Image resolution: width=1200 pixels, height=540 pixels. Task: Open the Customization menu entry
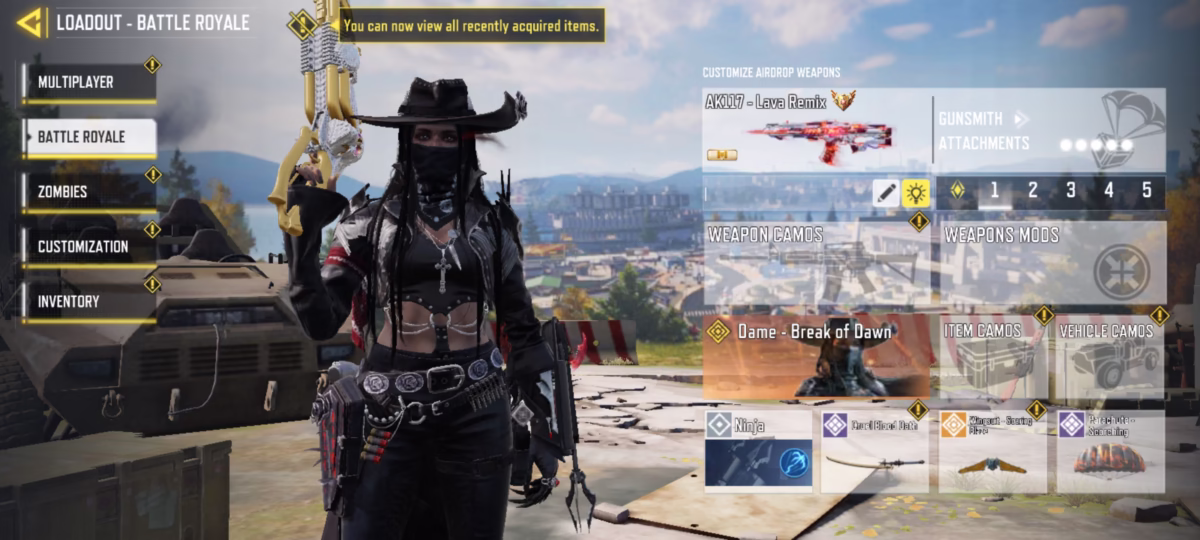(x=88, y=247)
